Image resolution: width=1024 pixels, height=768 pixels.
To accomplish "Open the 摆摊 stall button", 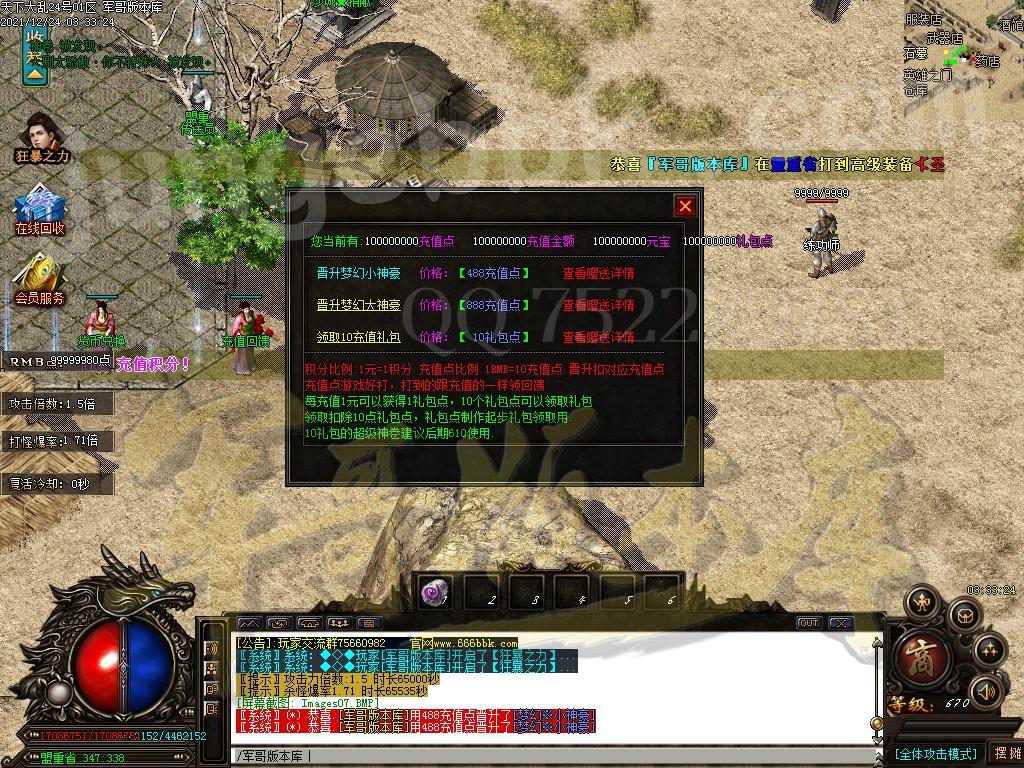I will (x=1005, y=753).
